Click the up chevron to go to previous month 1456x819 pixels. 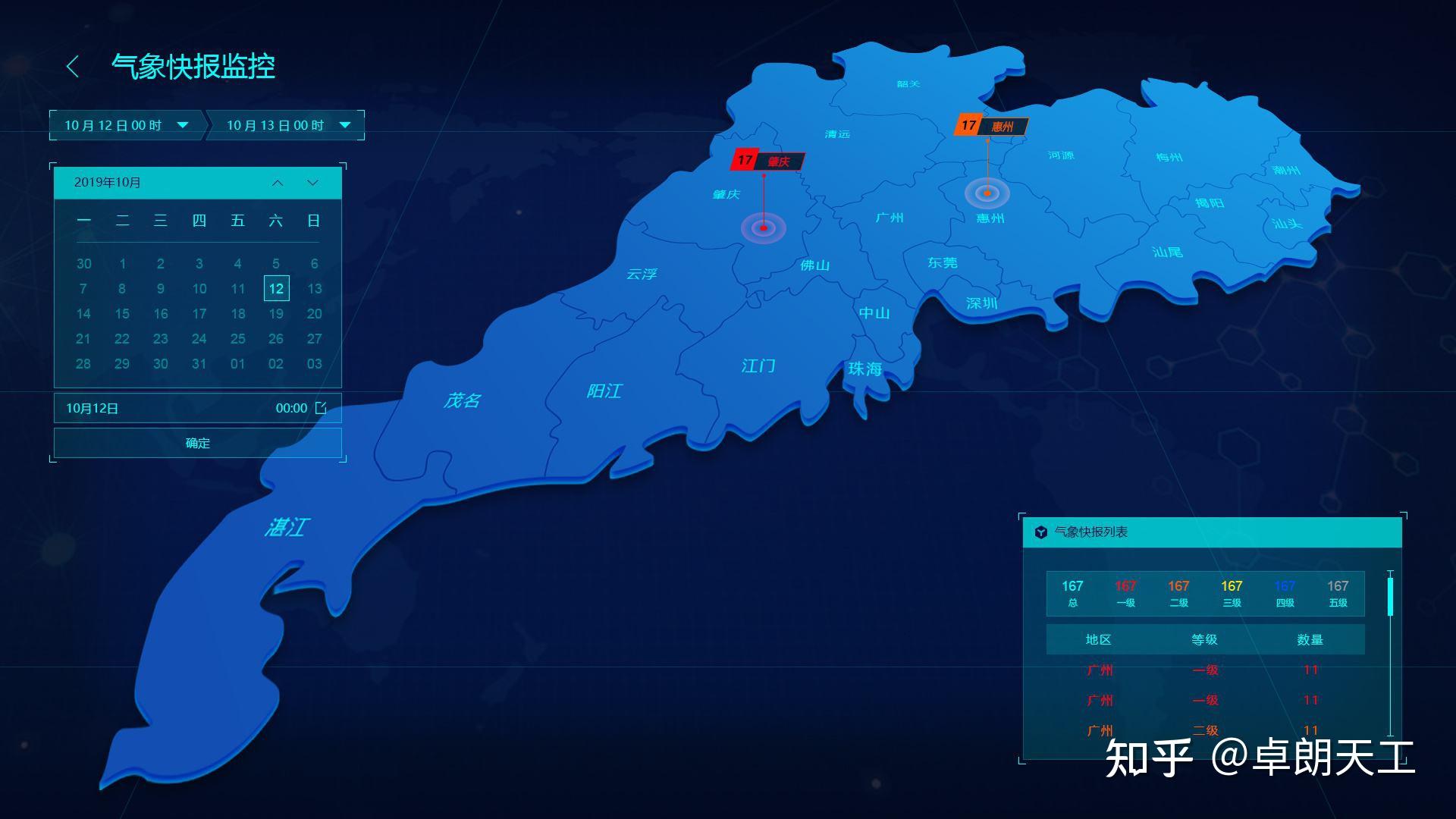278,182
